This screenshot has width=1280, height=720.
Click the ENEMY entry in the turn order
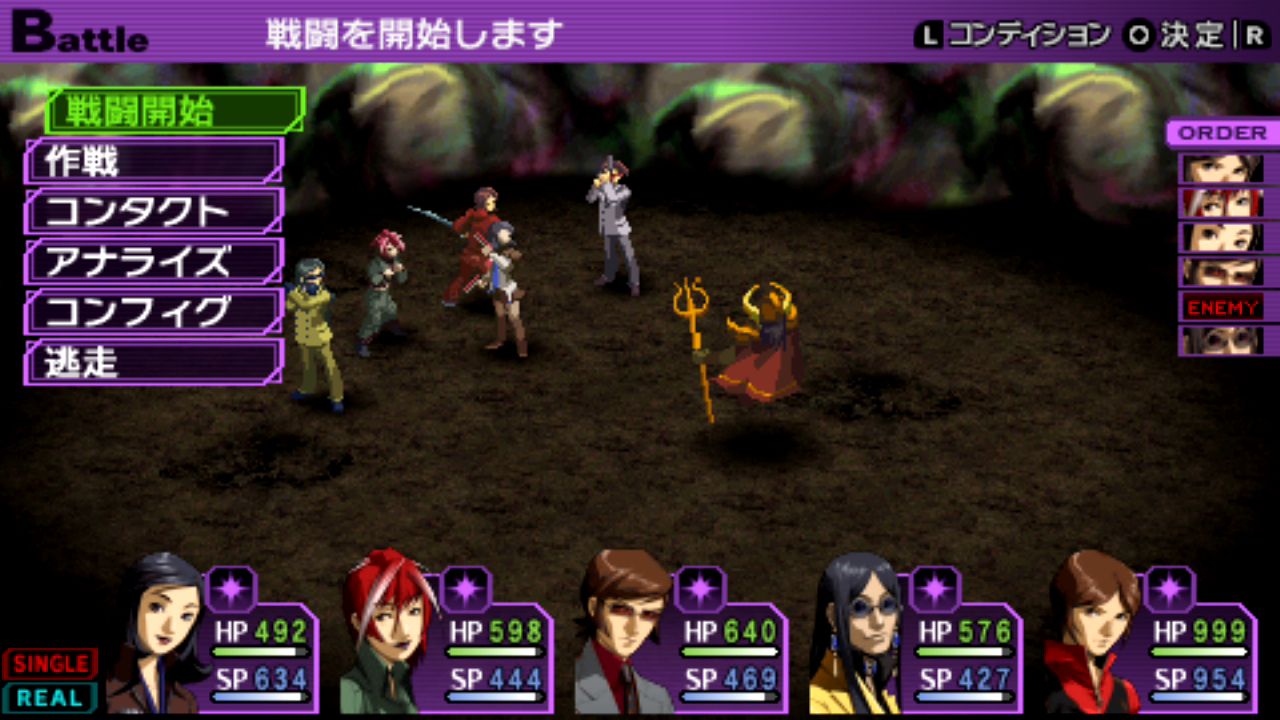click(1223, 307)
